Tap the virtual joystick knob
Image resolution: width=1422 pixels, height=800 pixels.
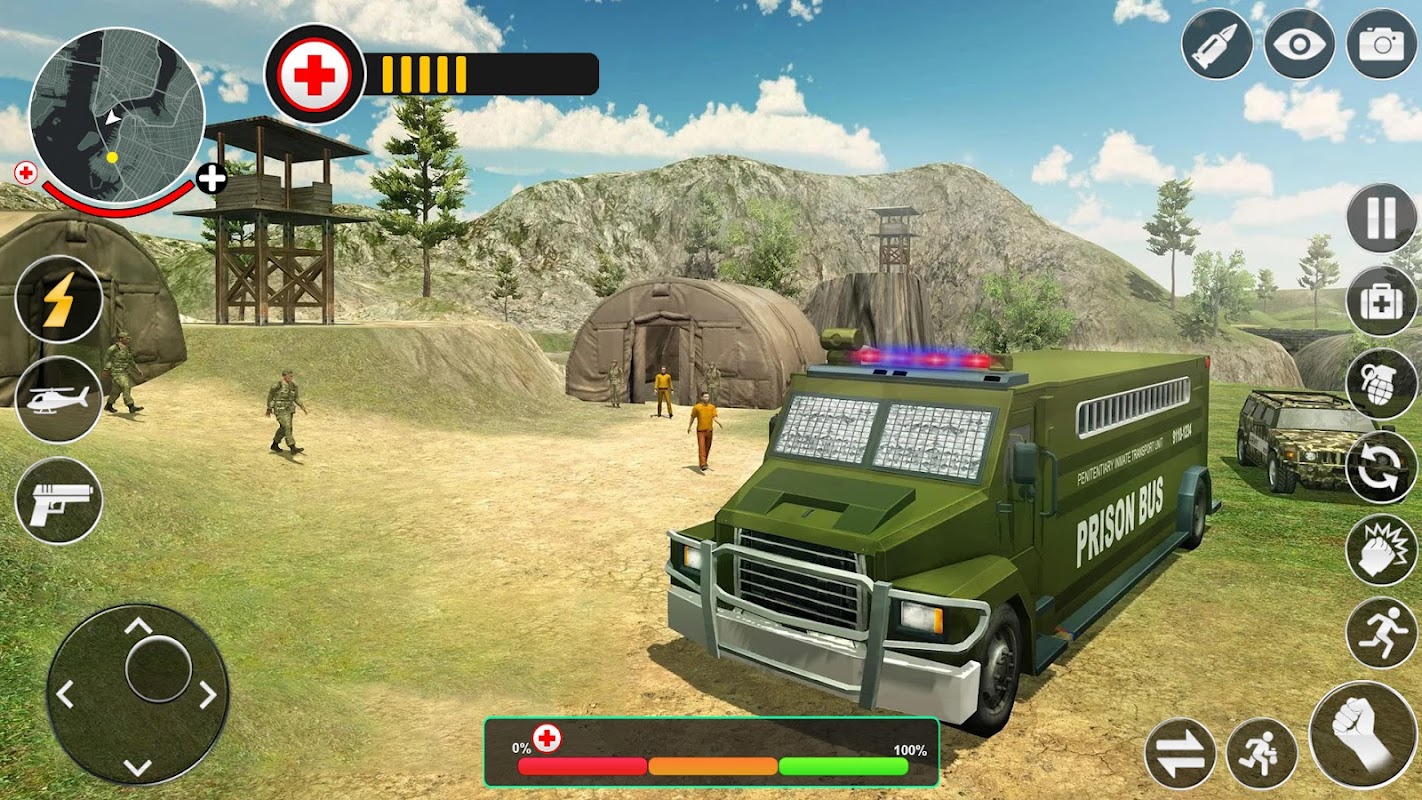pyautogui.click(x=158, y=668)
